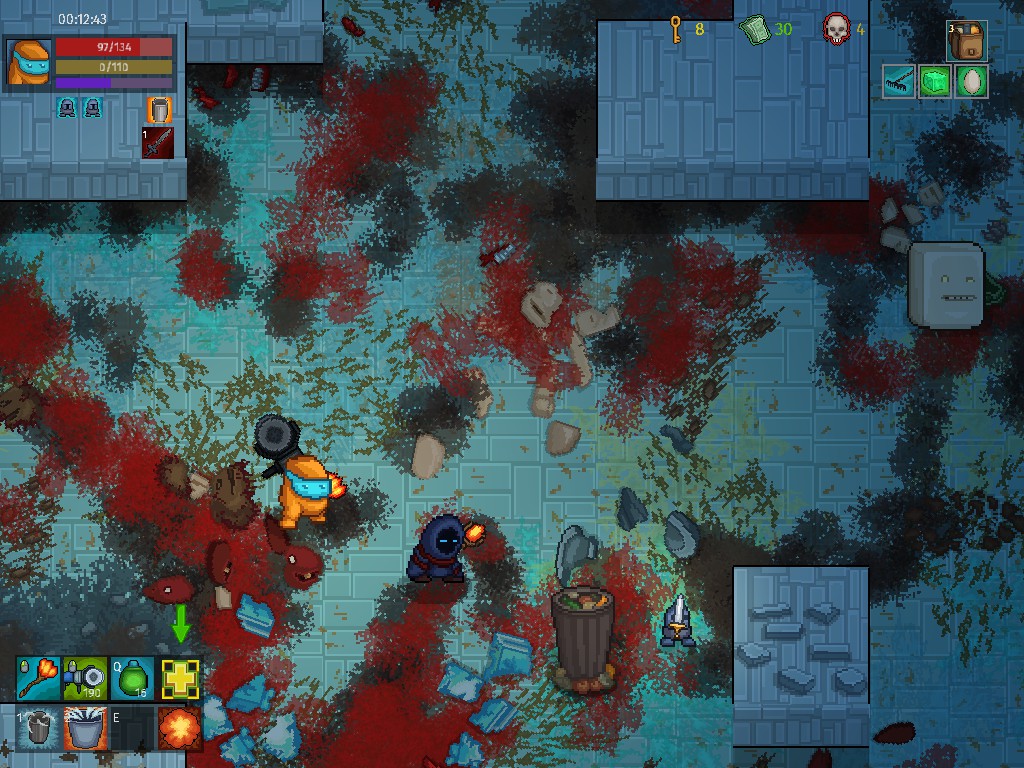Select the grey trash can slot

(x=37, y=727)
